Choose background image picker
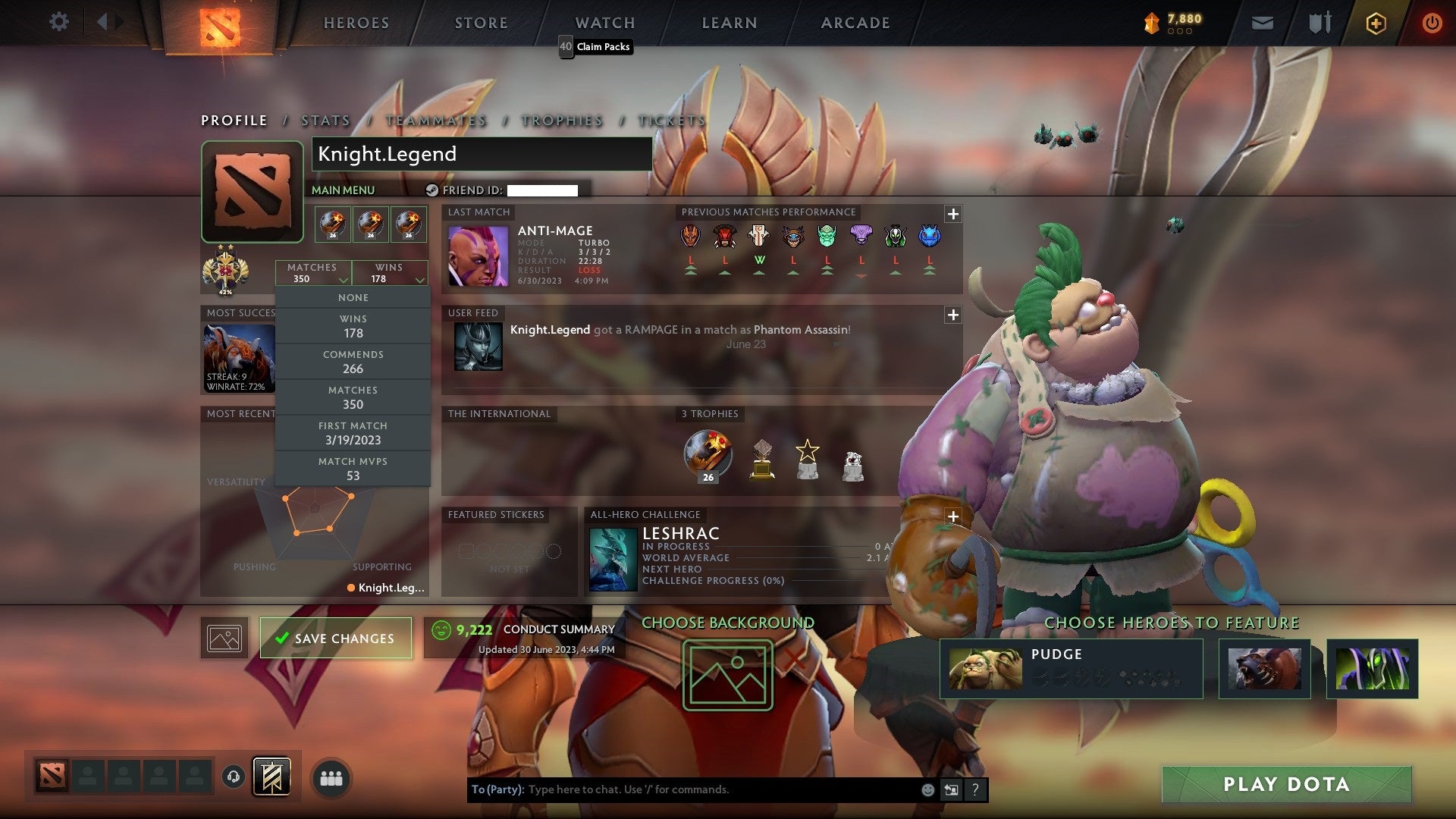 tap(727, 675)
